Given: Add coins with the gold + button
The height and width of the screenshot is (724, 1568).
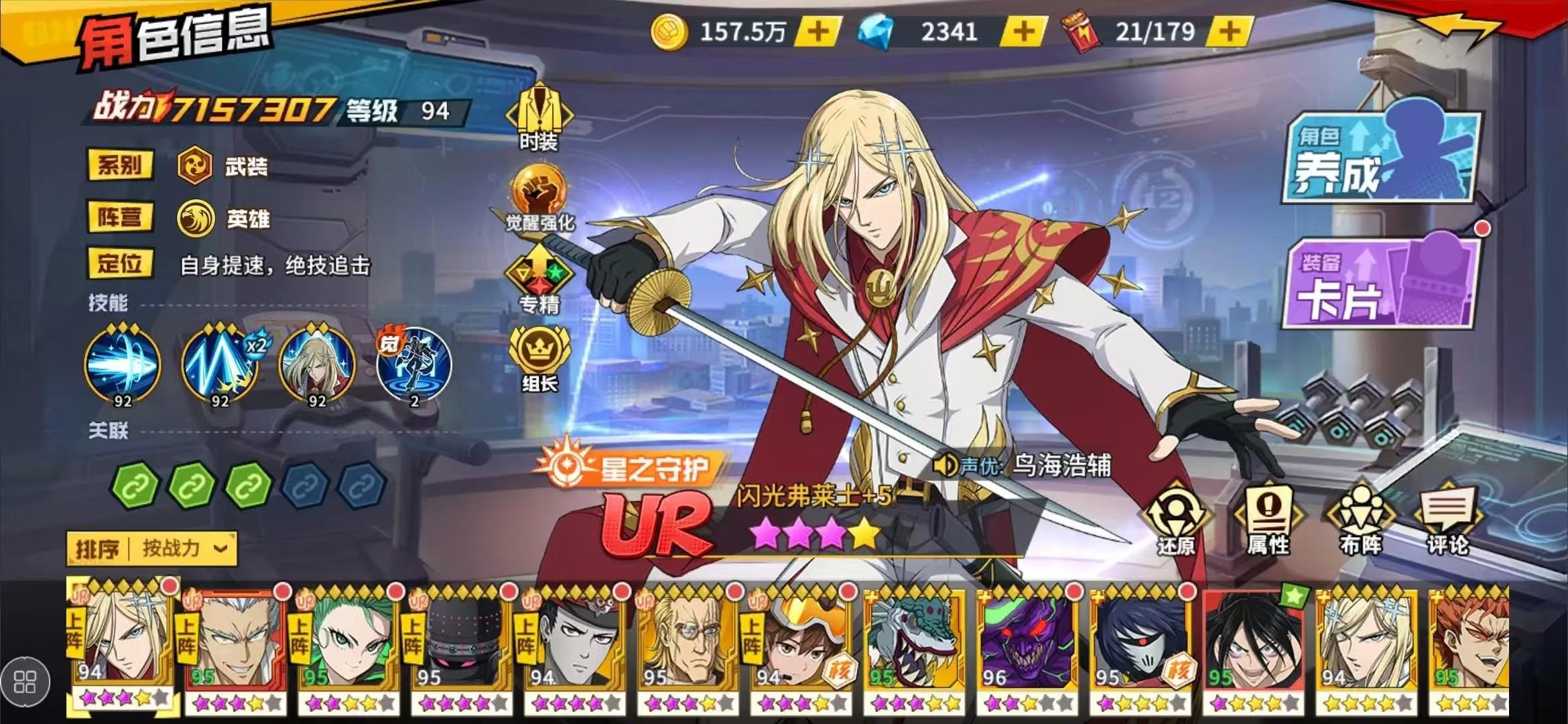Looking at the screenshot, I should coord(817,30).
